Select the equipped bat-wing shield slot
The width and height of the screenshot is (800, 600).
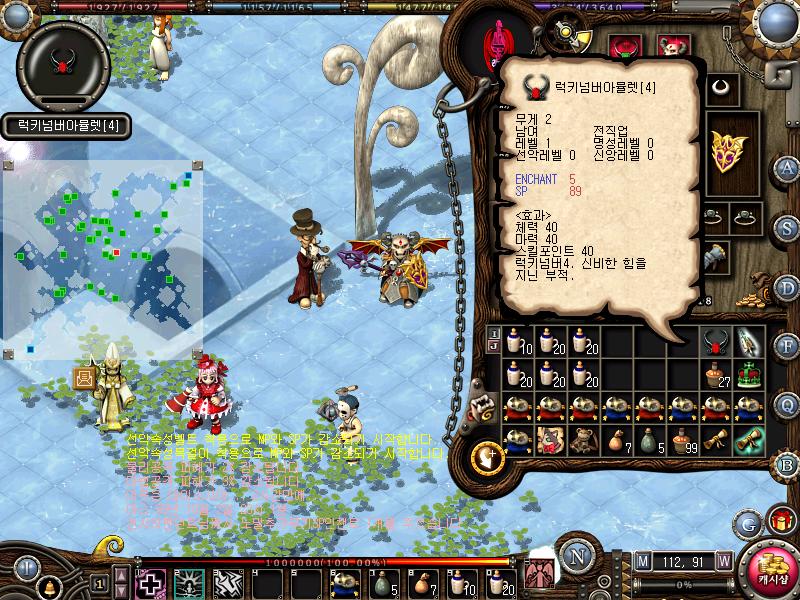click(725, 150)
